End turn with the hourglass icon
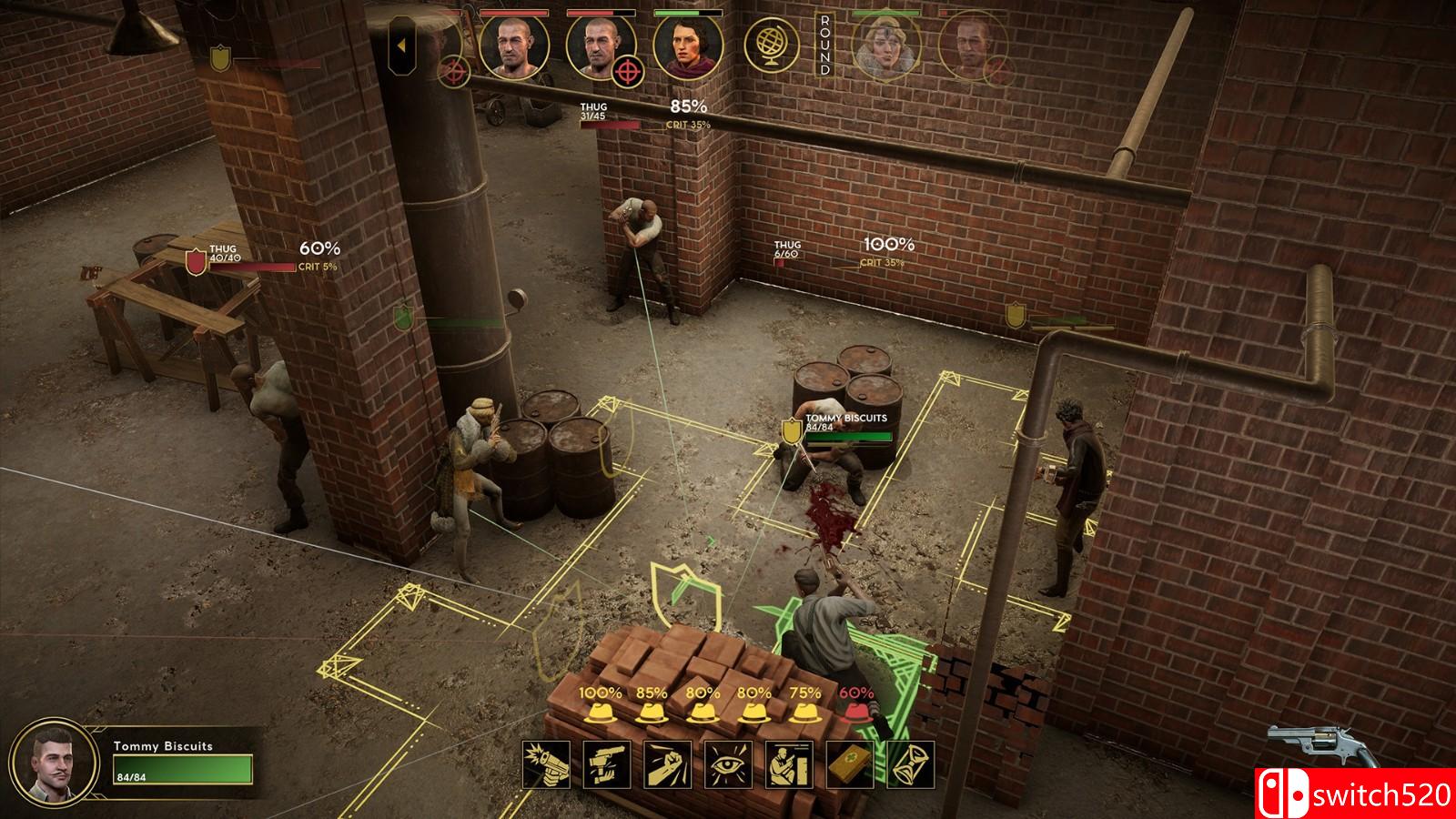Viewport: 1456px width, 819px height. [x=910, y=764]
